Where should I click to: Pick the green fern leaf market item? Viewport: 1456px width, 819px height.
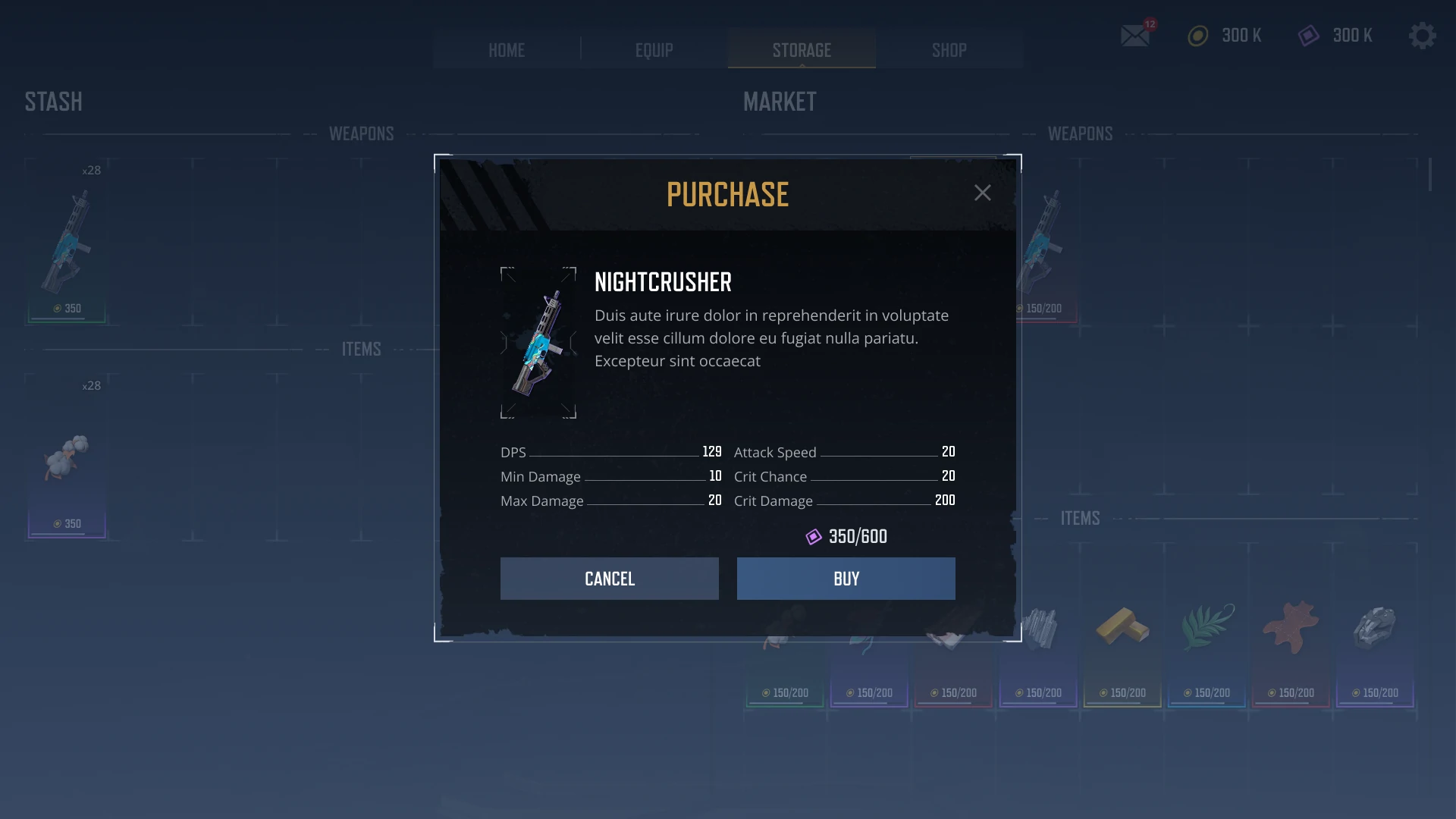coord(1207,629)
